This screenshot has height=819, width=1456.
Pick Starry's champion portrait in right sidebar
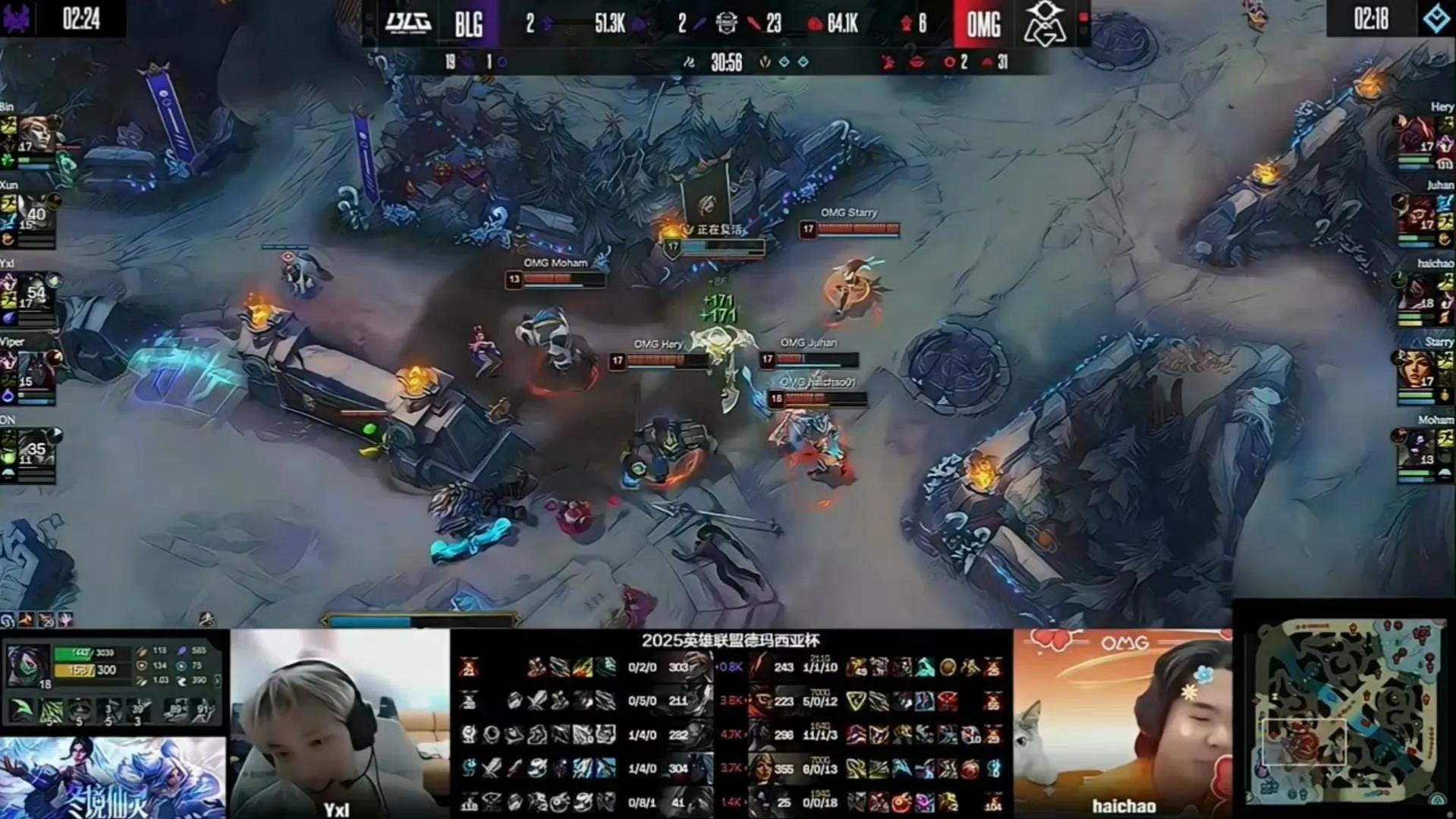tap(1417, 372)
